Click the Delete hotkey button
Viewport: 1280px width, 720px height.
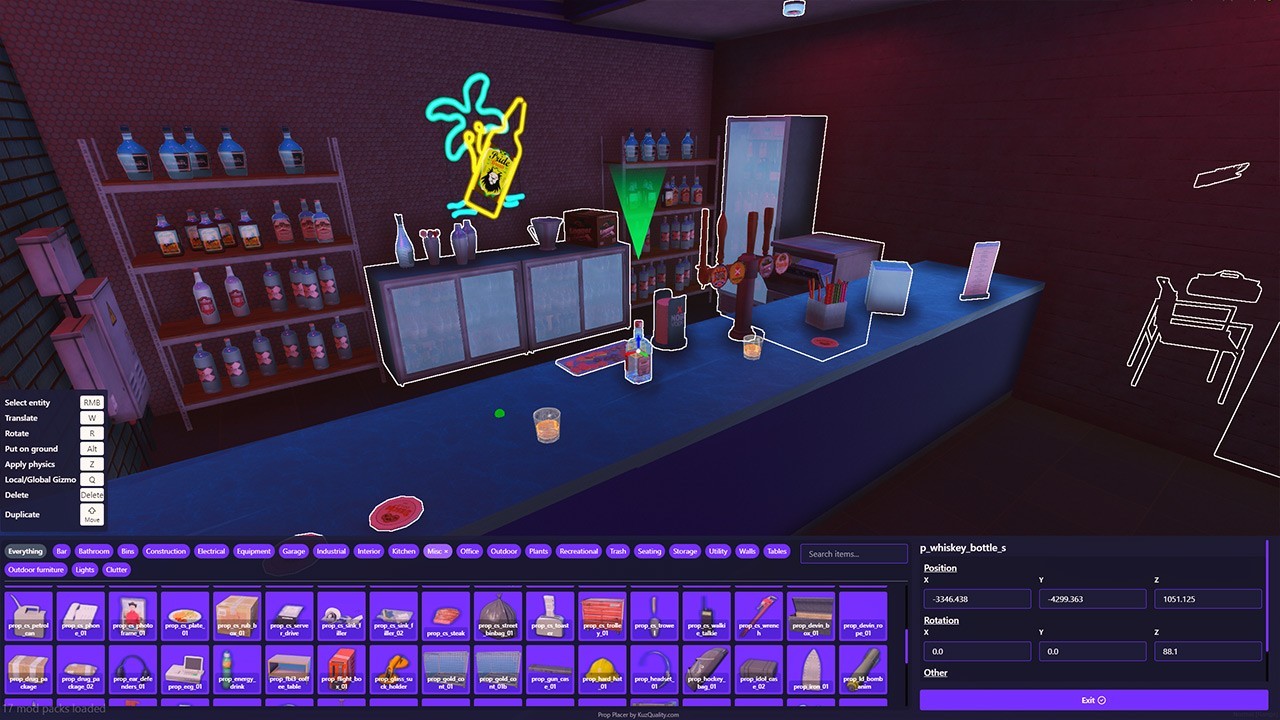[91, 494]
